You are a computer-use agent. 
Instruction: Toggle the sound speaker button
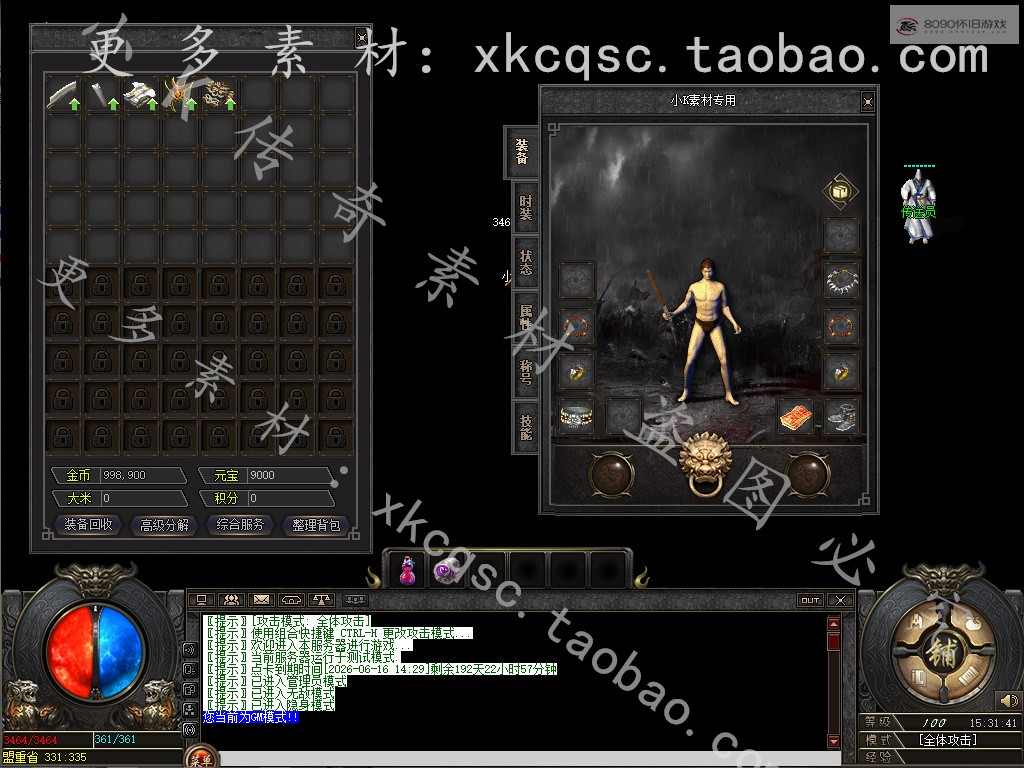[1009, 701]
